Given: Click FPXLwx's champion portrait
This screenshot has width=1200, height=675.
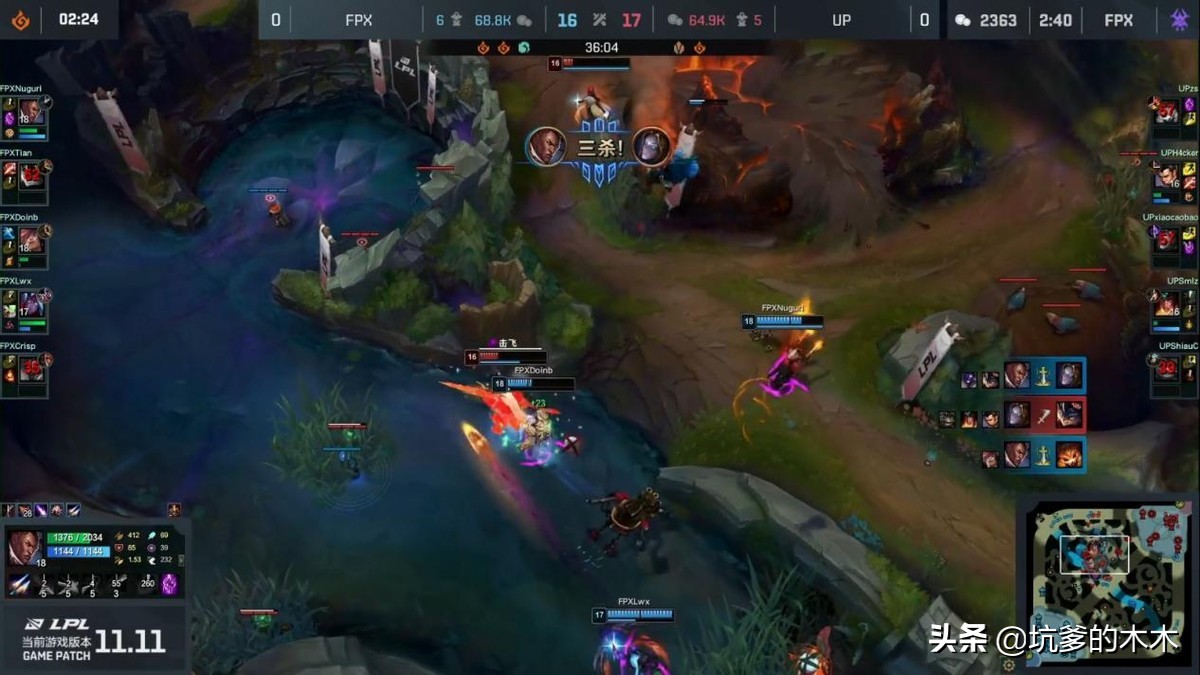Looking at the screenshot, I should [30, 306].
